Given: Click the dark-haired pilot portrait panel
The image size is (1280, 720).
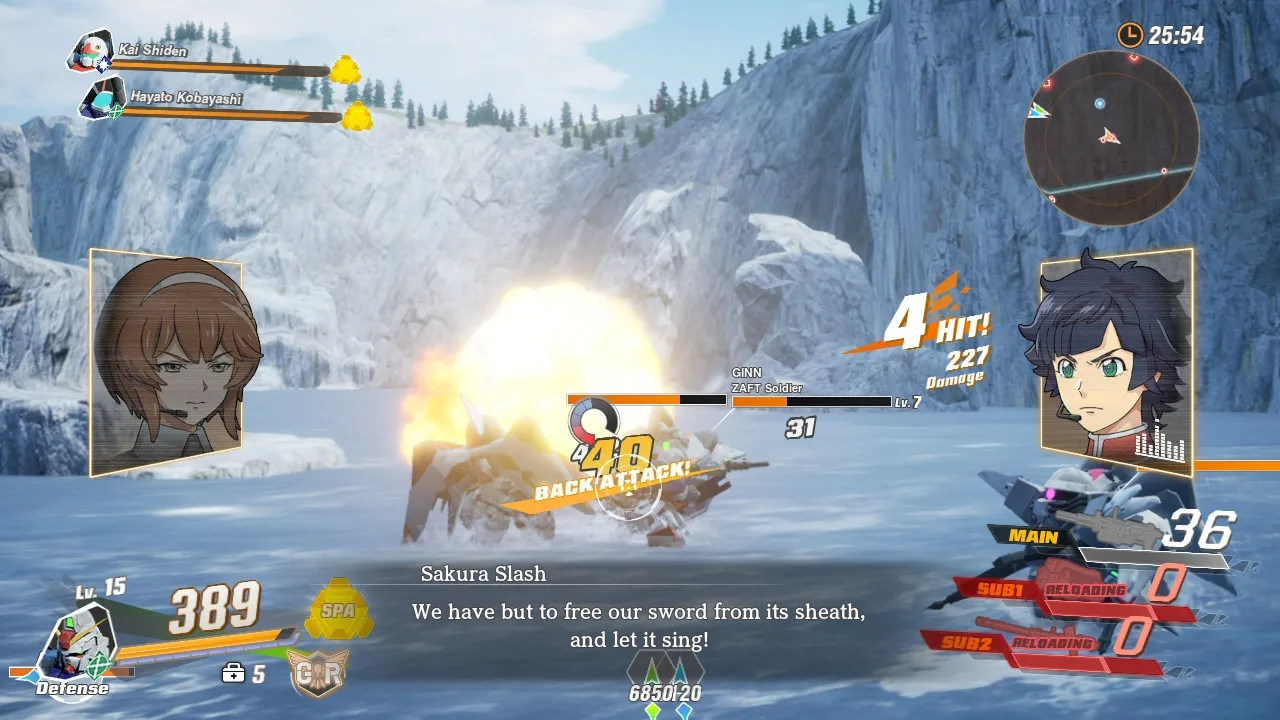Looking at the screenshot, I should click(1115, 360).
